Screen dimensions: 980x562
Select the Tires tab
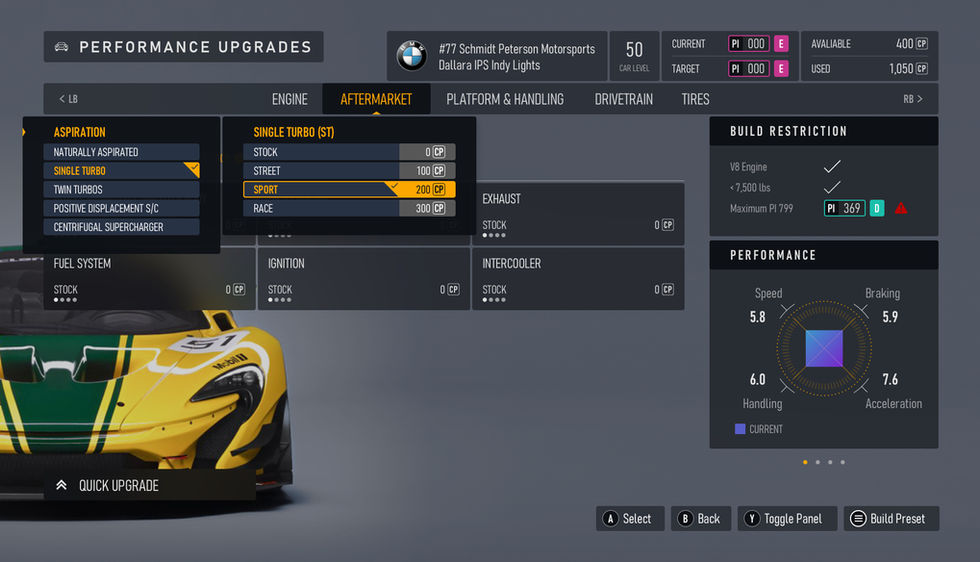pyautogui.click(x=695, y=99)
